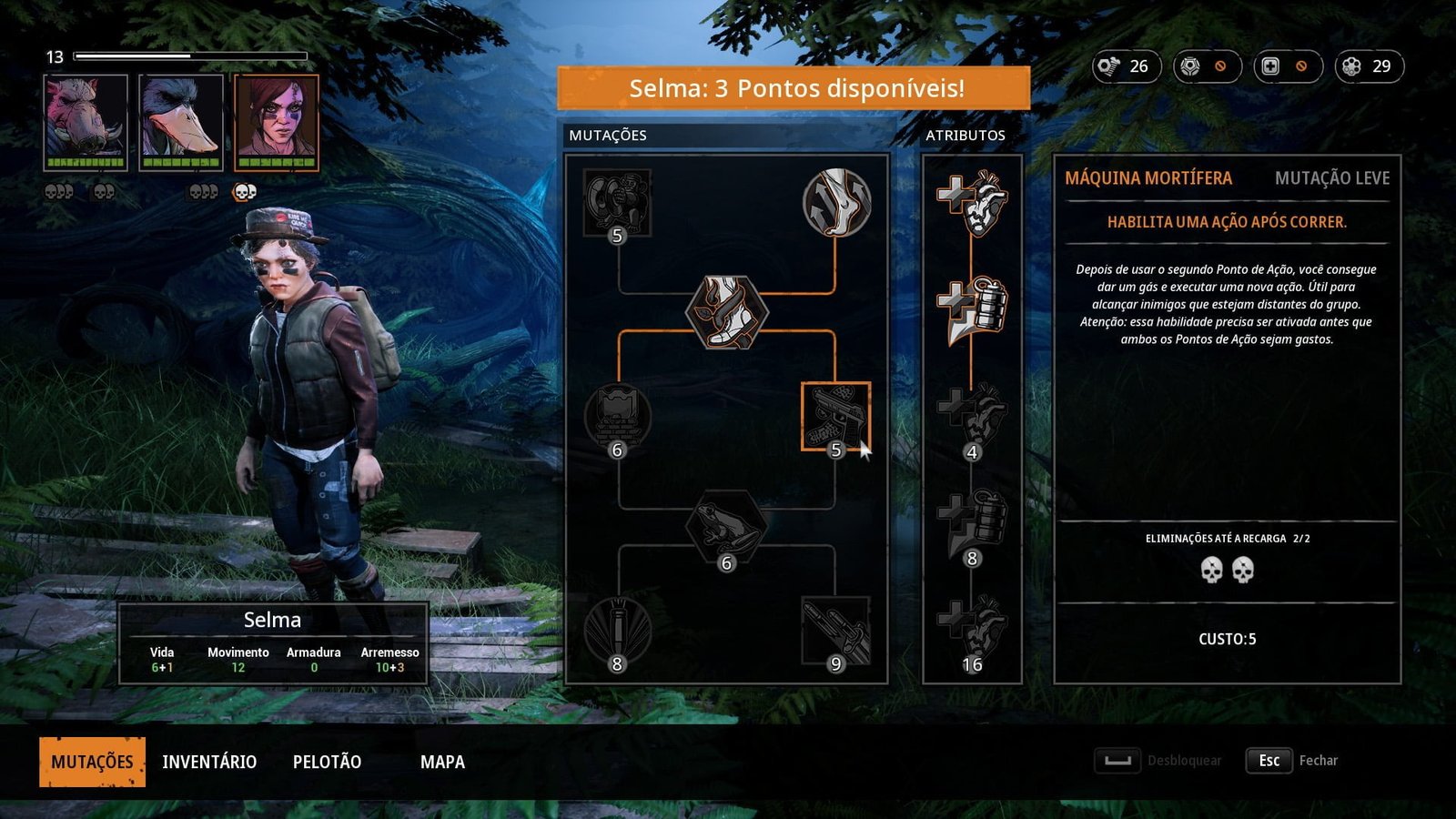Pick the heart attribute costing 16

tap(972, 630)
